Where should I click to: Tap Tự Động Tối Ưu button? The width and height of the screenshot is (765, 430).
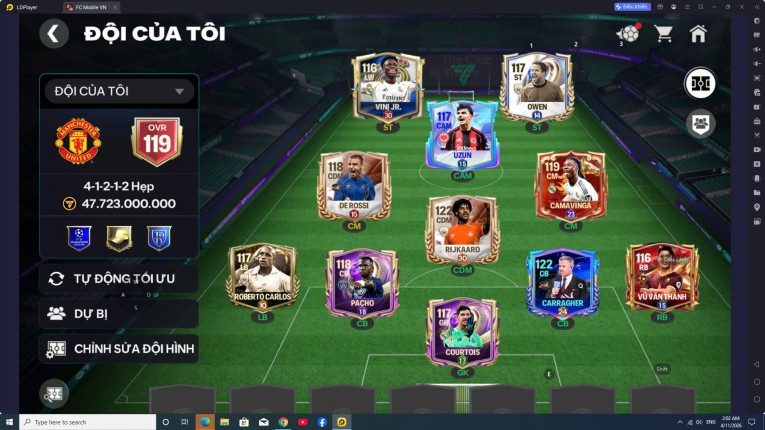click(x=118, y=278)
